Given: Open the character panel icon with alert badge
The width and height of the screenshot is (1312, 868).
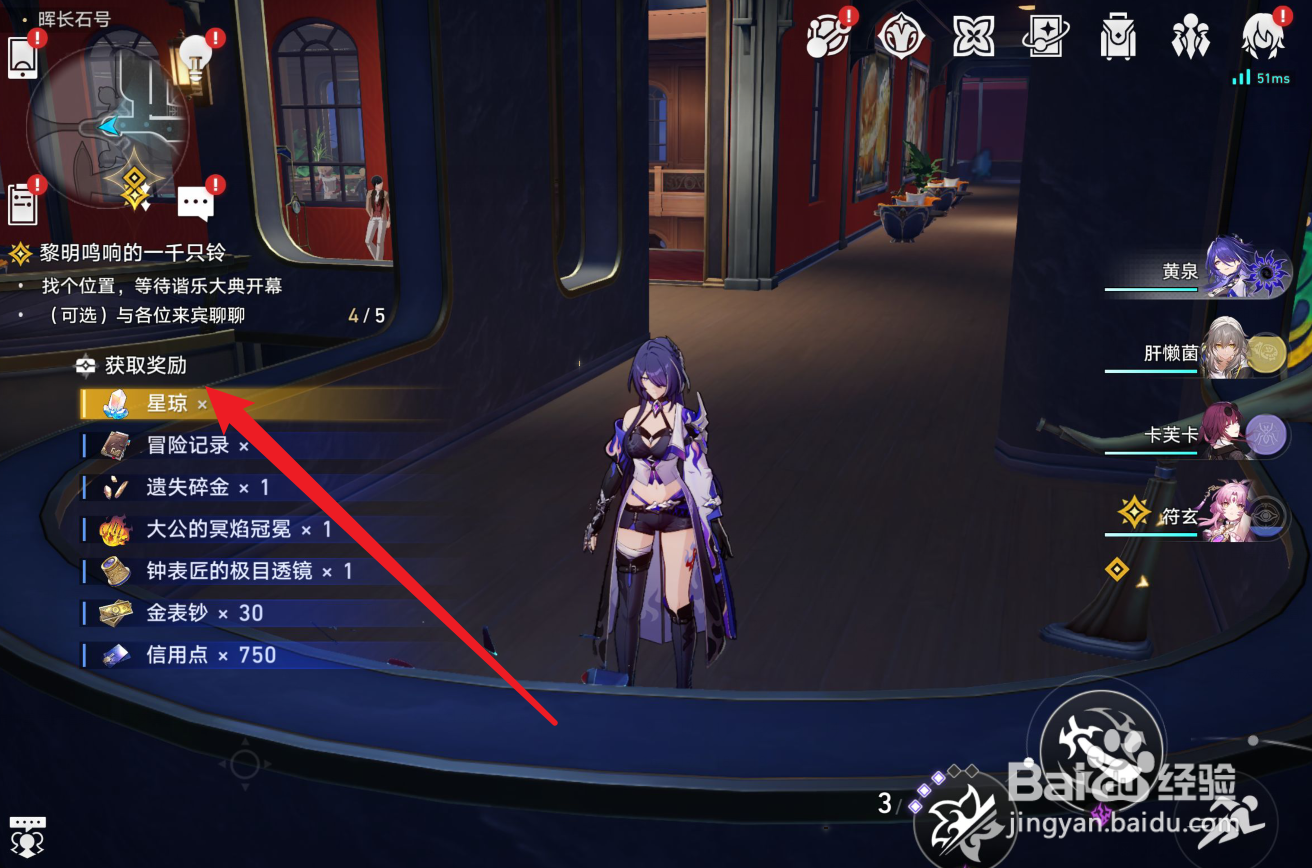Looking at the screenshot, I should pyautogui.click(x=1261, y=36).
